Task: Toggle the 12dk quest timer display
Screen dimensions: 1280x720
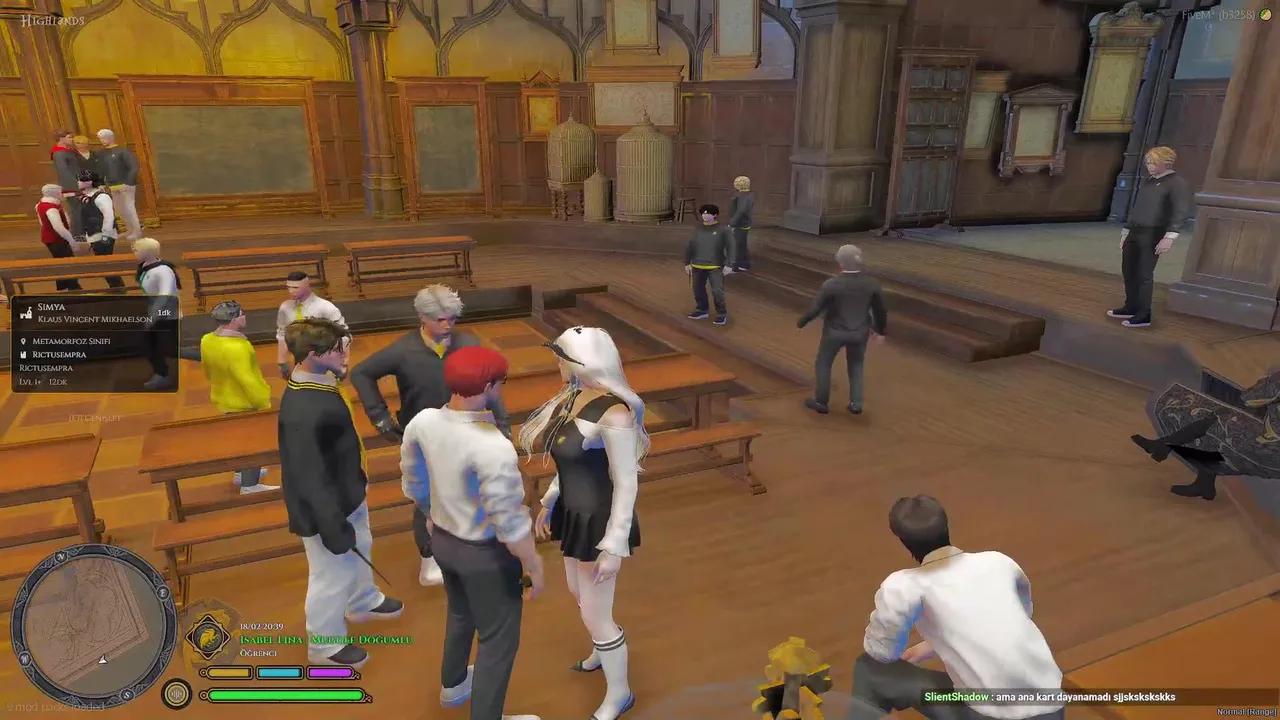Action: click(x=58, y=382)
